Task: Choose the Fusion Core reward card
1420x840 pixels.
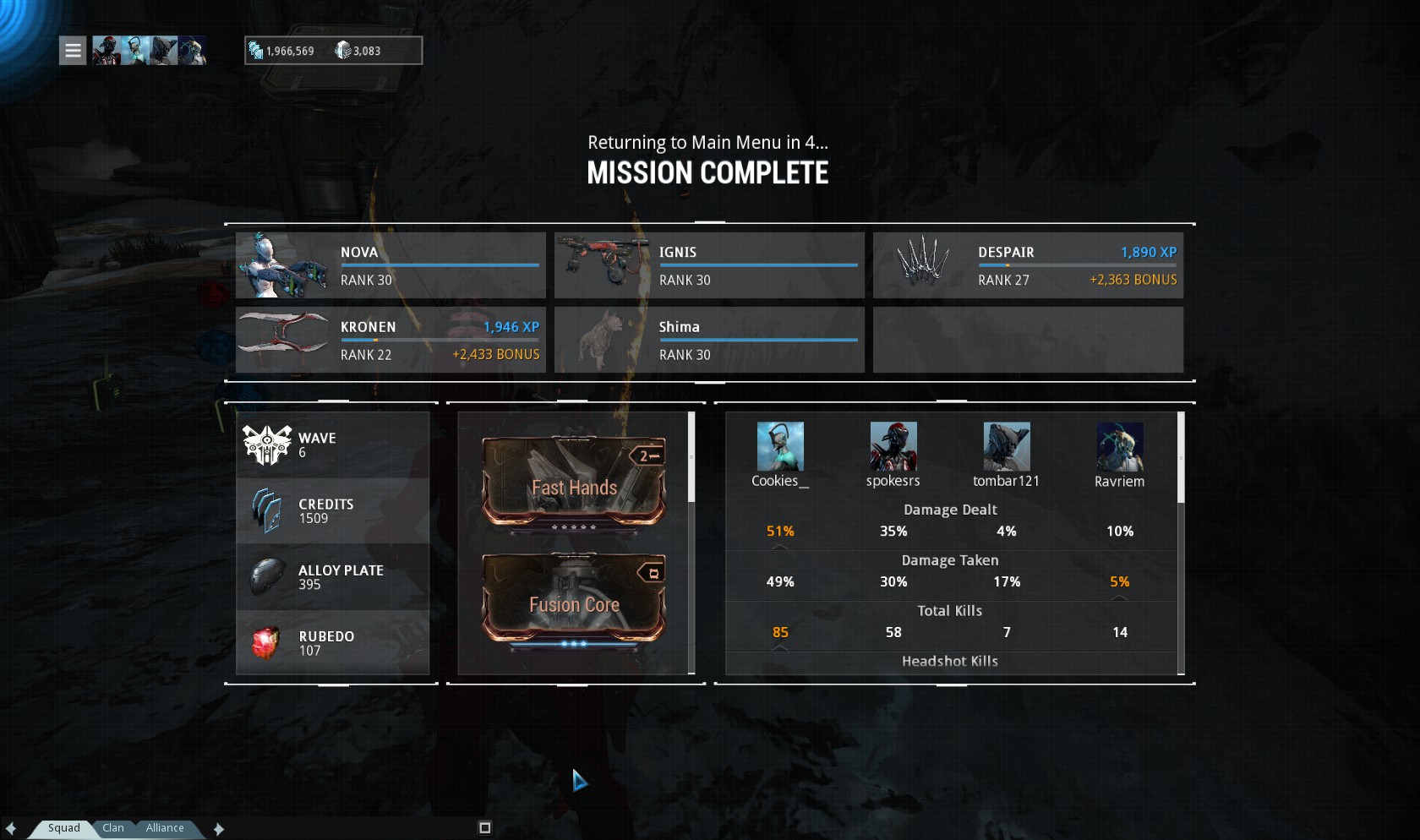Action: point(574,599)
